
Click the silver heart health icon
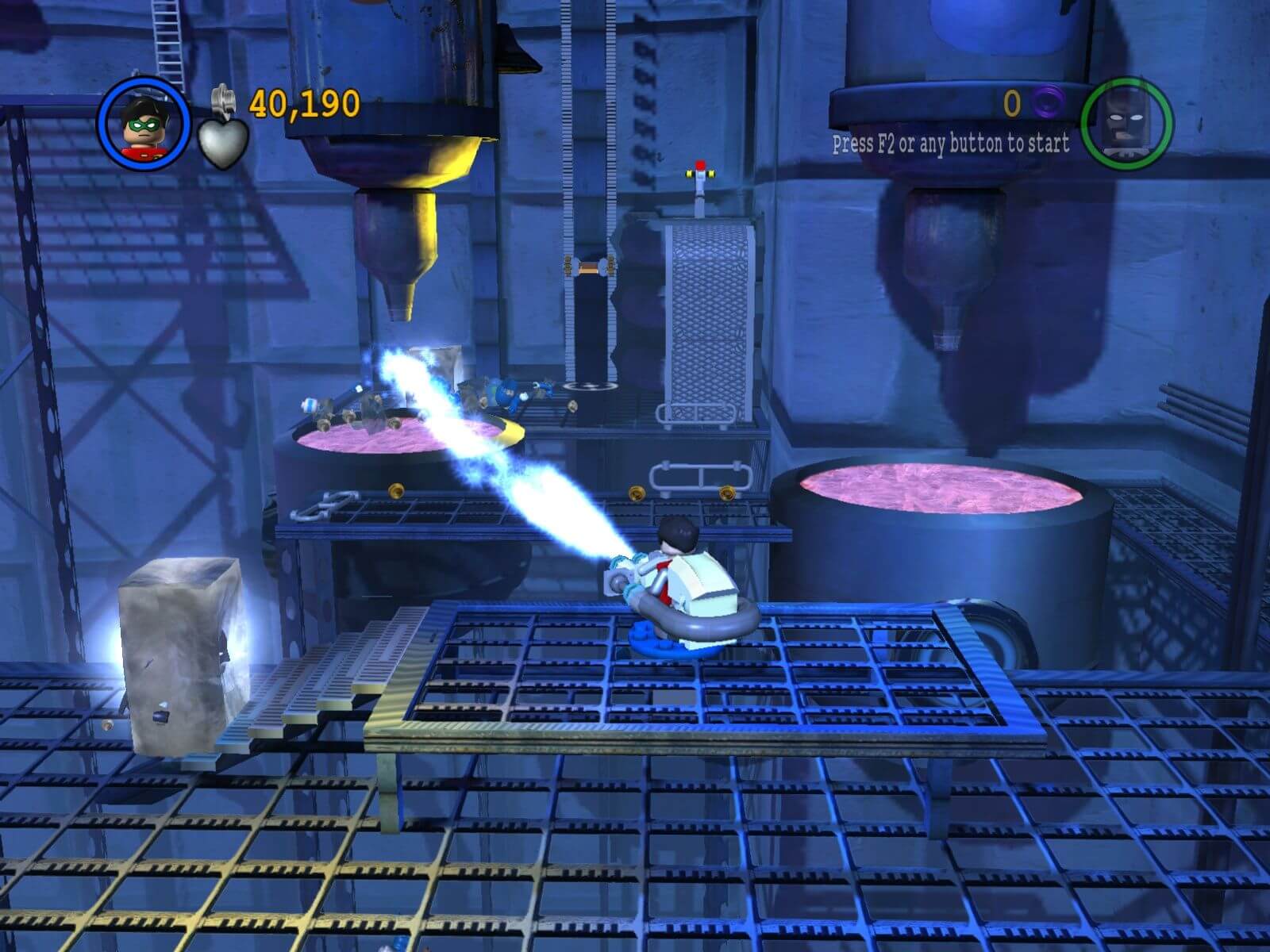coord(223,144)
